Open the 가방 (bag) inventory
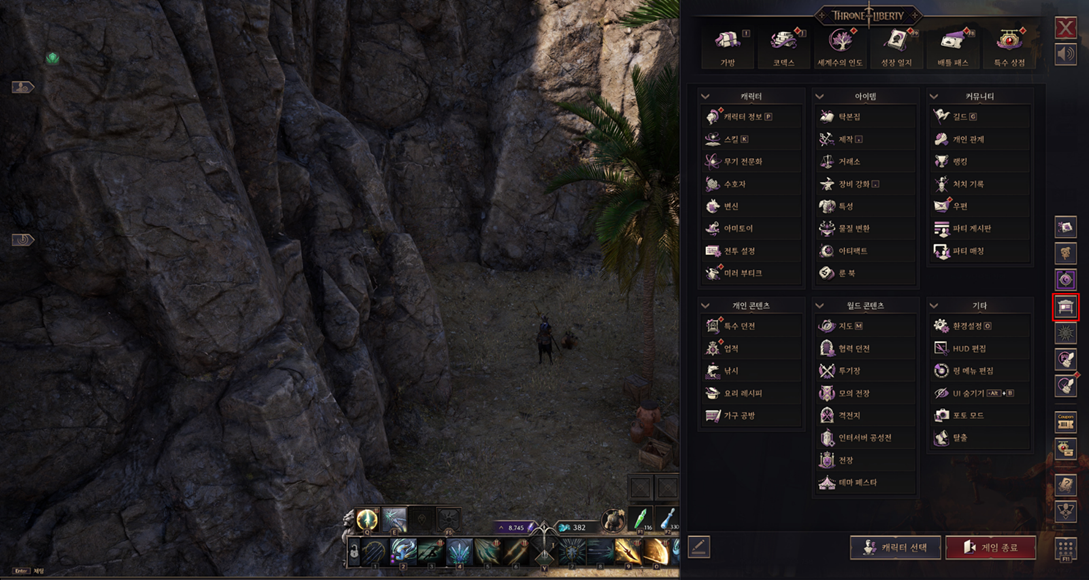The height and width of the screenshot is (580, 1089). (x=727, y=45)
